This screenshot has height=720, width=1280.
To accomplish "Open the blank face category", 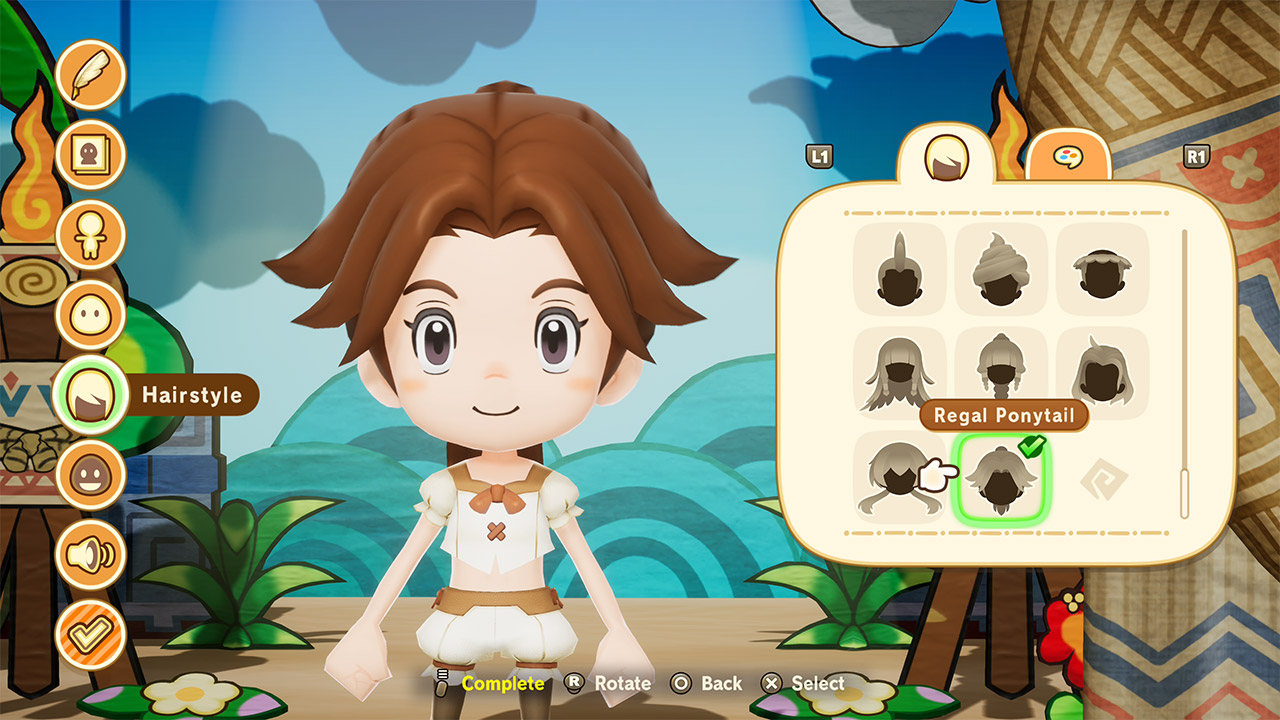I will pyautogui.click(x=90, y=315).
